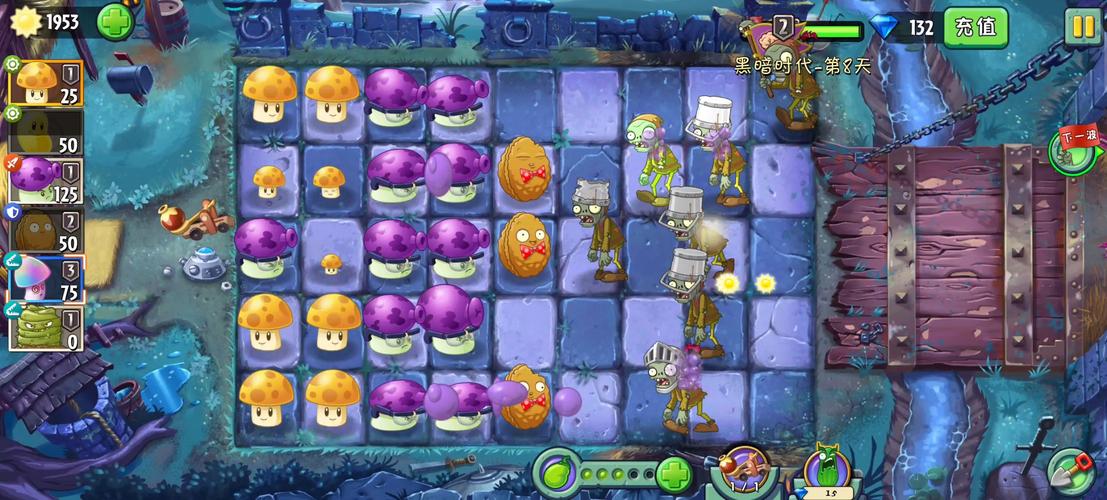Add more sun with the green plus
This screenshot has width=1107, height=500.
pyautogui.click(x=115, y=21)
